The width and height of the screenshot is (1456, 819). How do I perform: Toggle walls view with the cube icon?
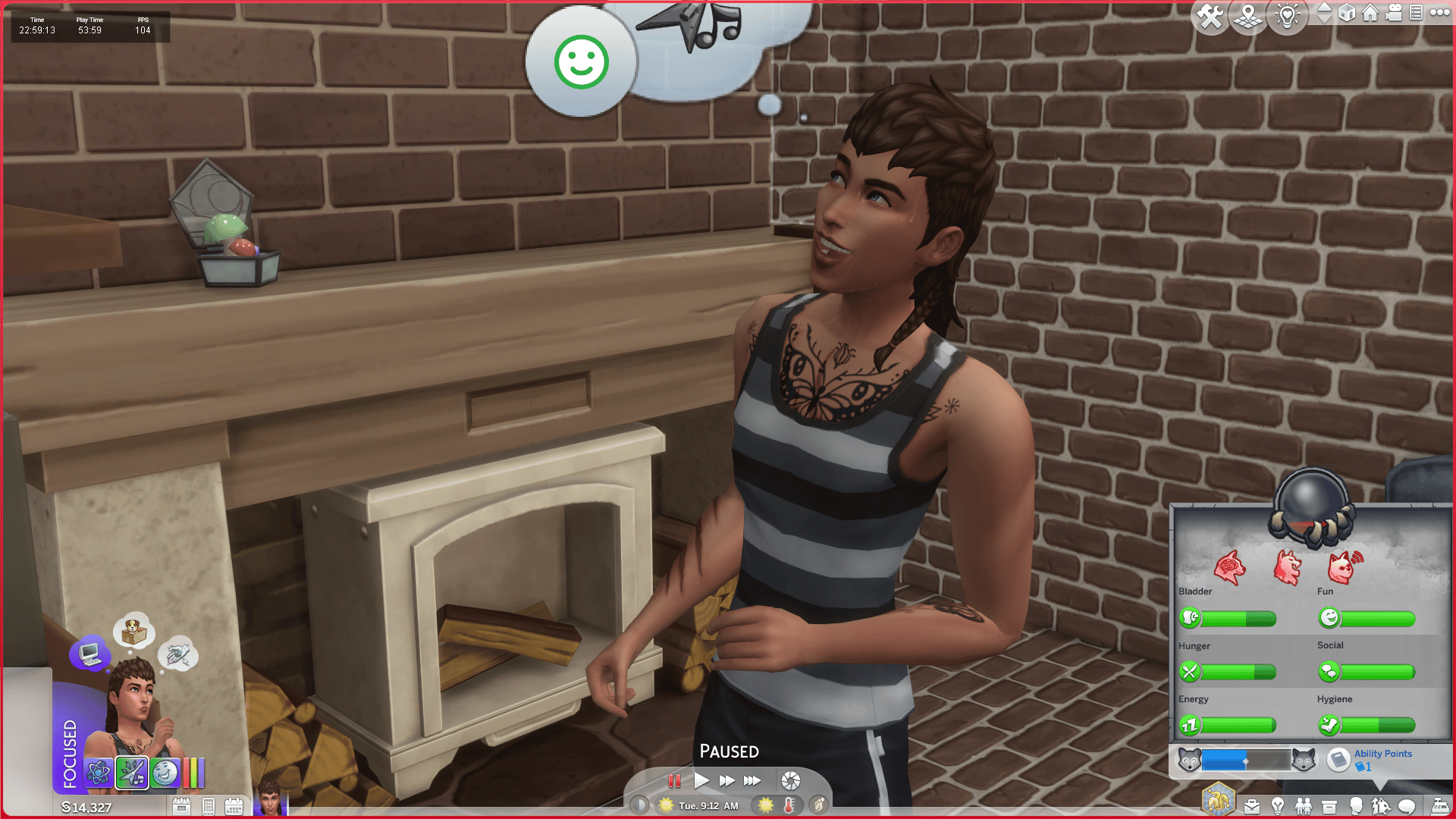click(1347, 13)
